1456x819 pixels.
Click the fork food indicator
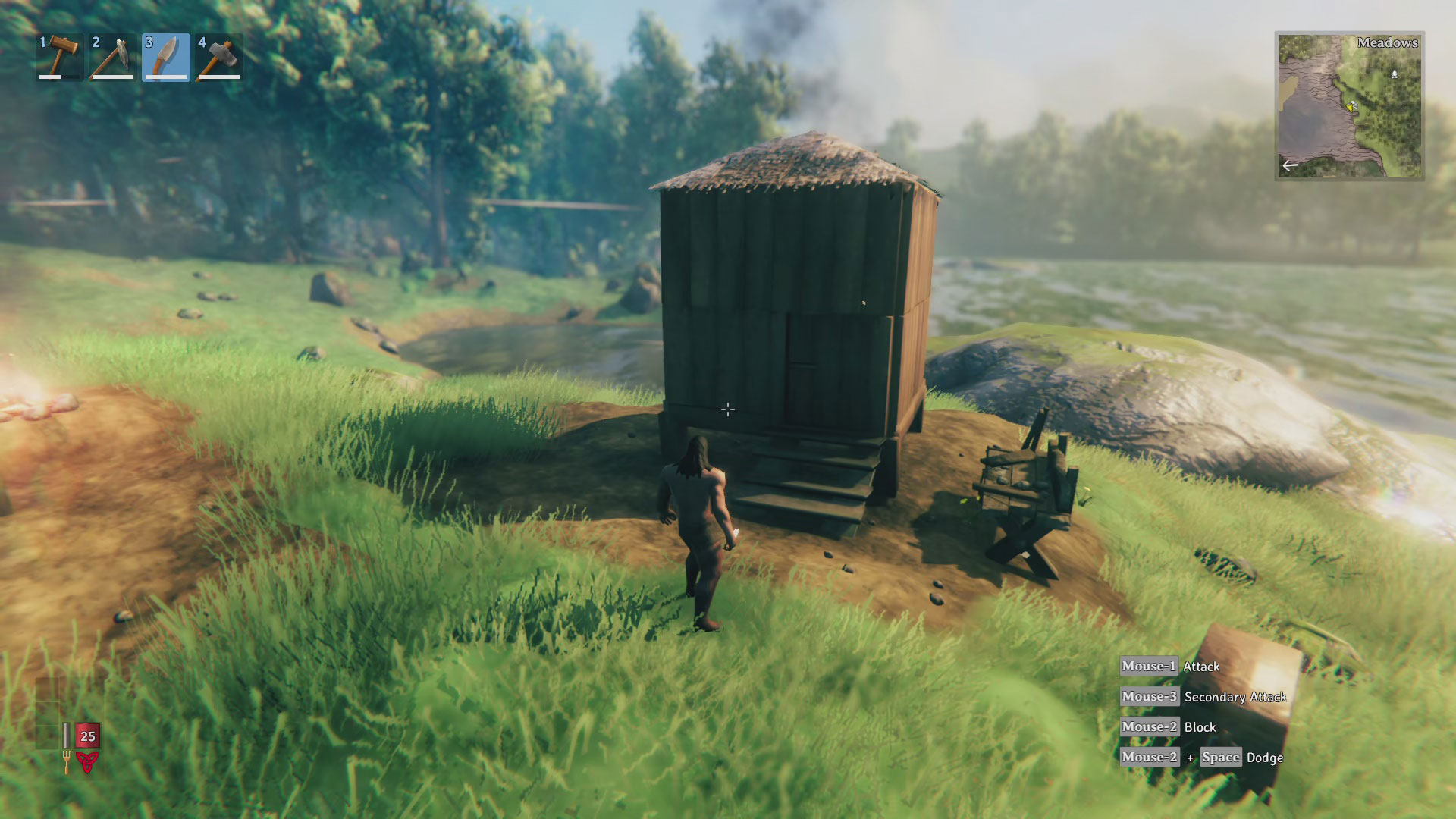coord(67,762)
